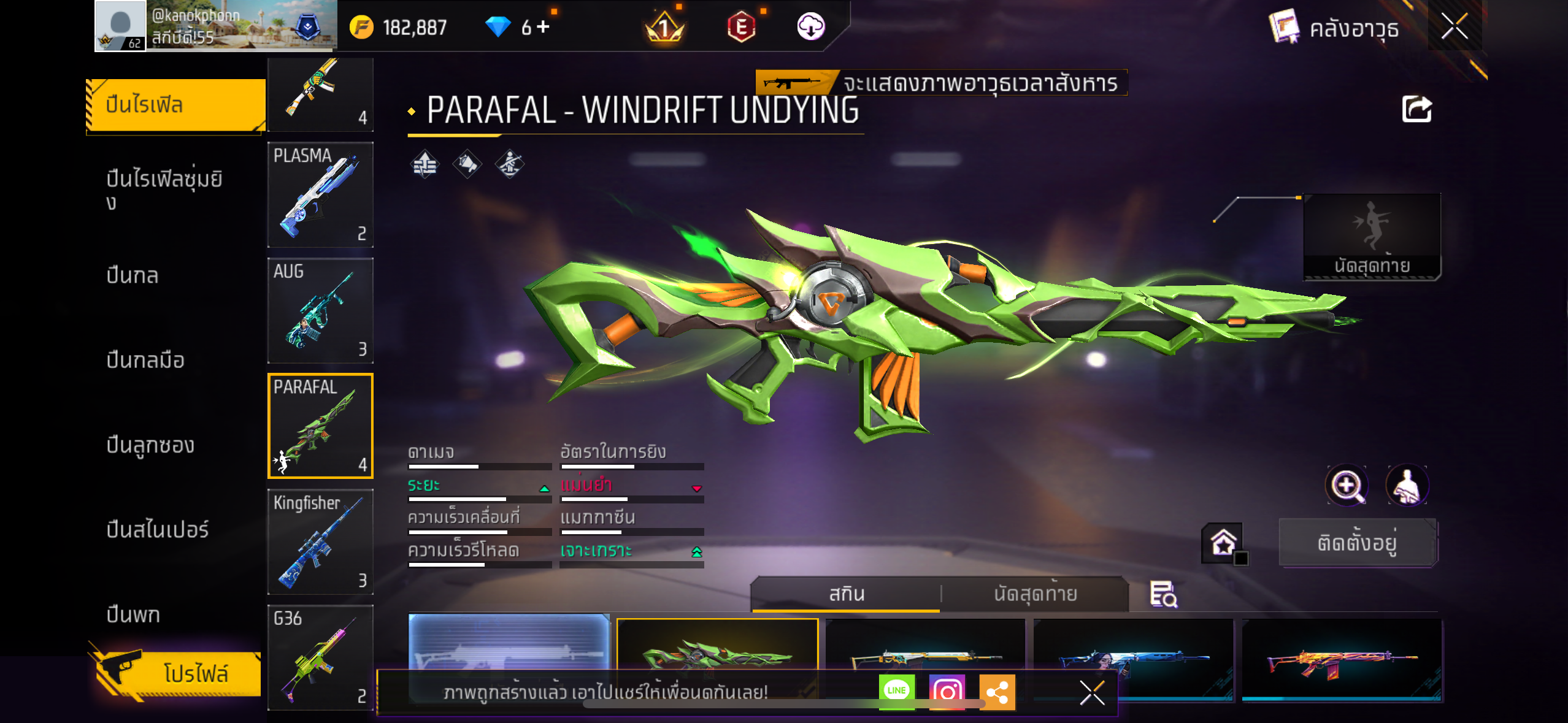Choose the ปืนลูกซอง shotgun category
This screenshot has height=723, width=1568.
[150, 445]
